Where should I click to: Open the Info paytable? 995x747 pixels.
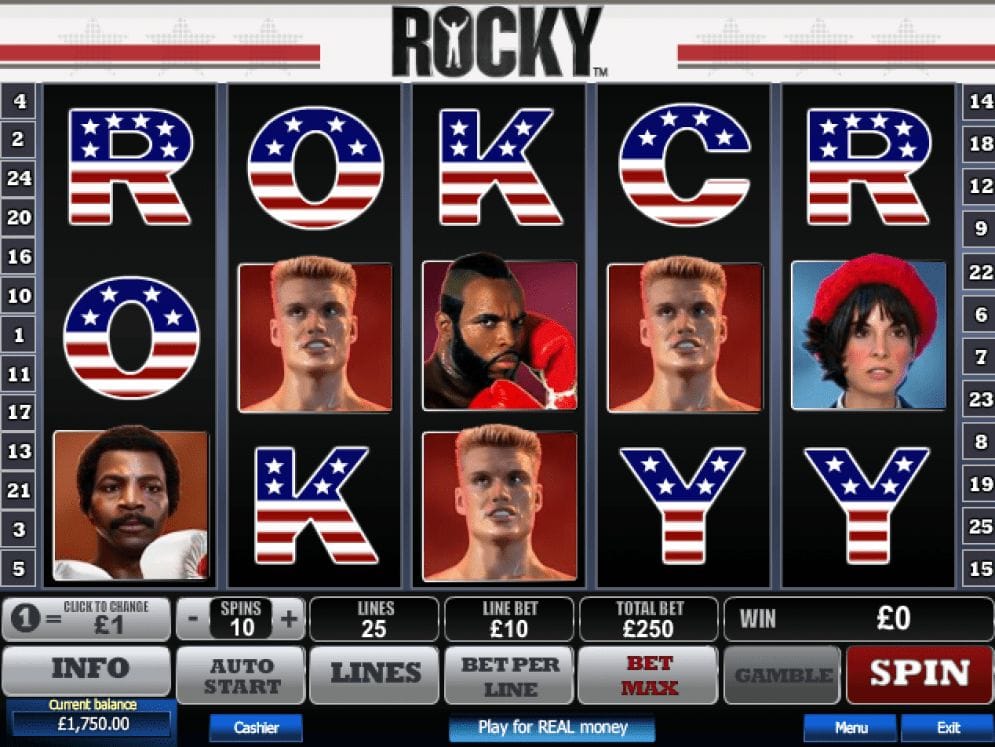(87, 670)
